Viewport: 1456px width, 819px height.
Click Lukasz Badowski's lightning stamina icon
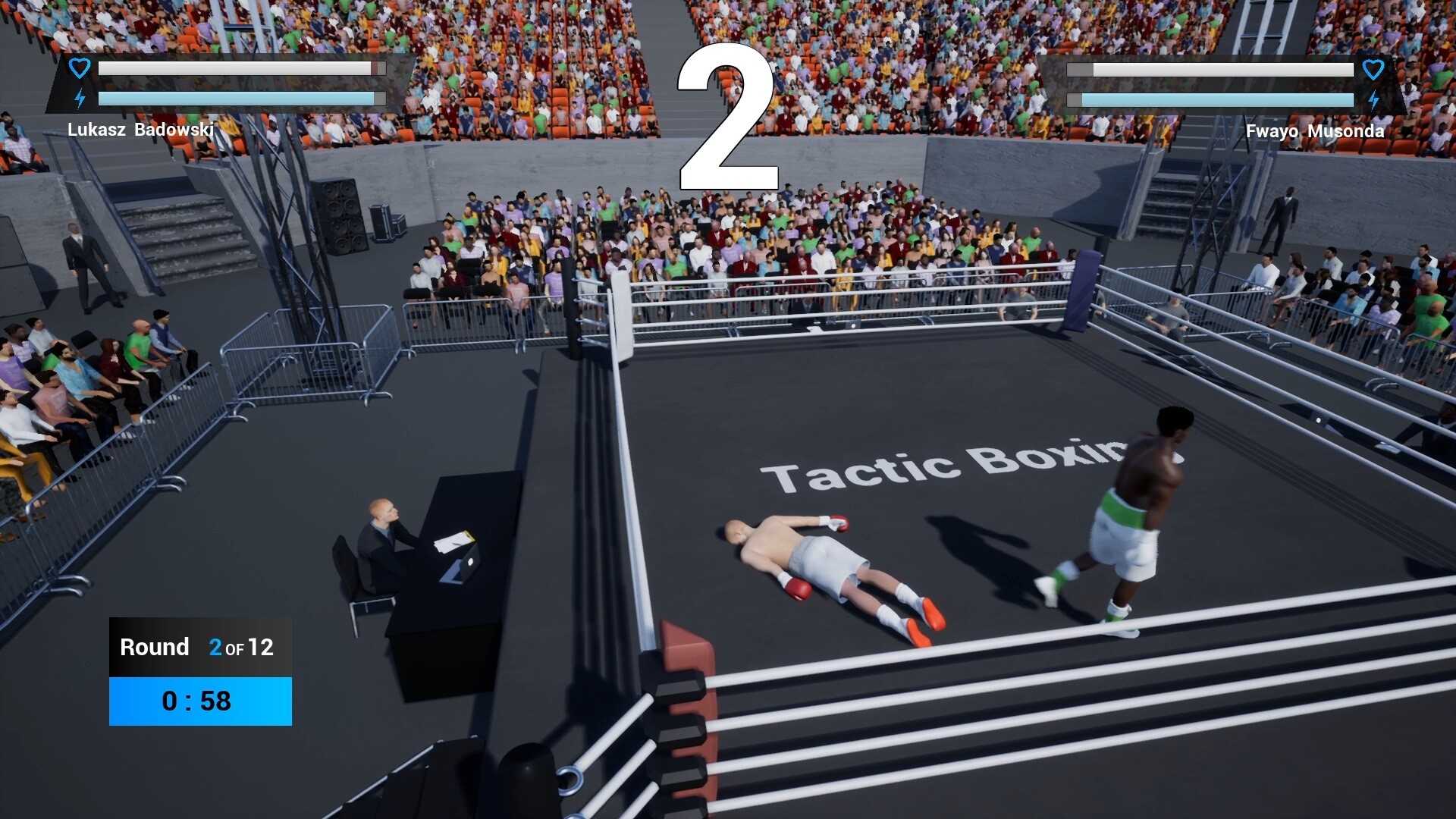[78, 97]
